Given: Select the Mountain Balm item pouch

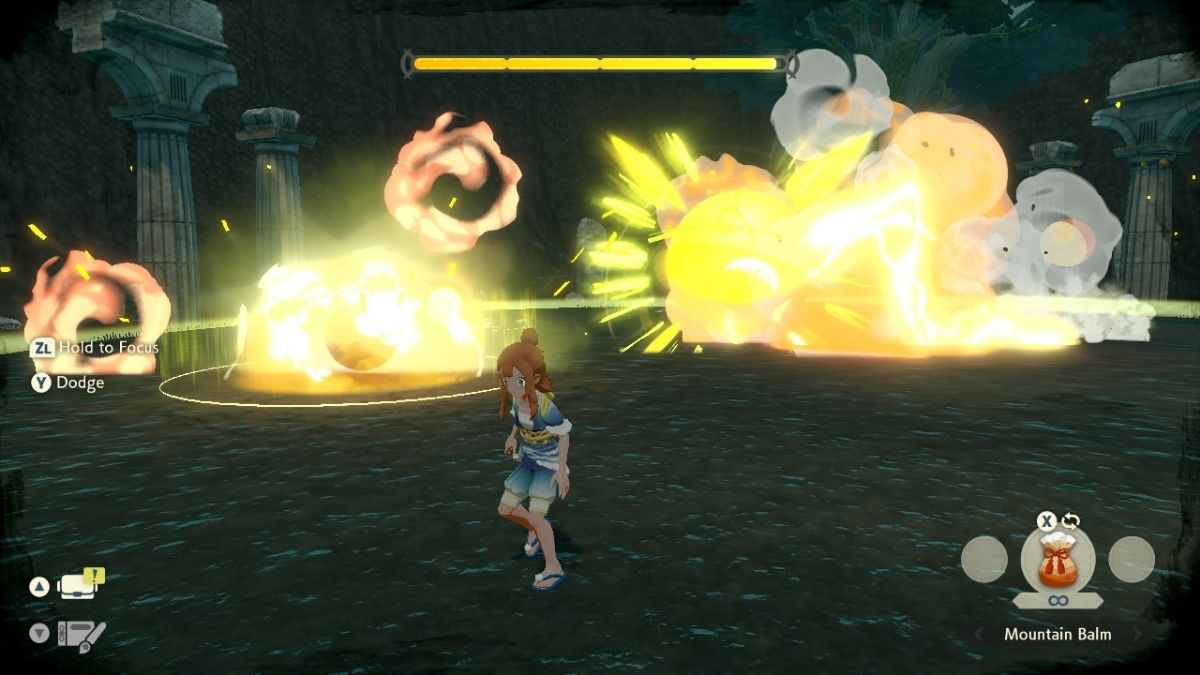Looking at the screenshot, I should point(1057,560).
